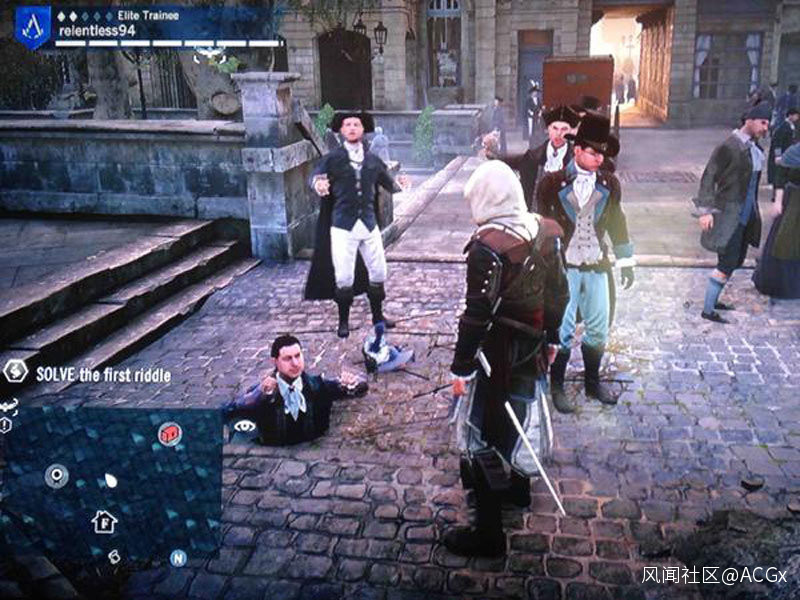The height and width of the screenshot is (600, 800).
Task: Click the hexagon riddle mission icon
Action: point(15,371)
